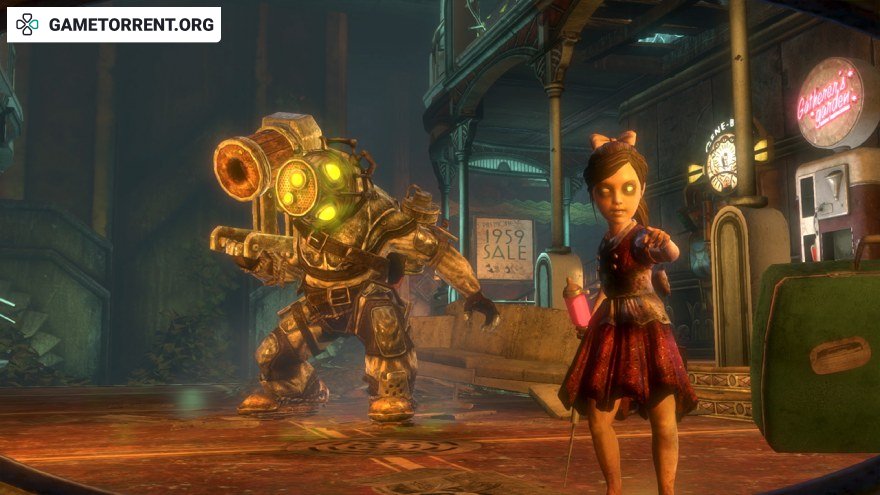Click the GAMETORRENT.ORG site logo
Screen dimensions: 880x495
(x=113, y=25)
